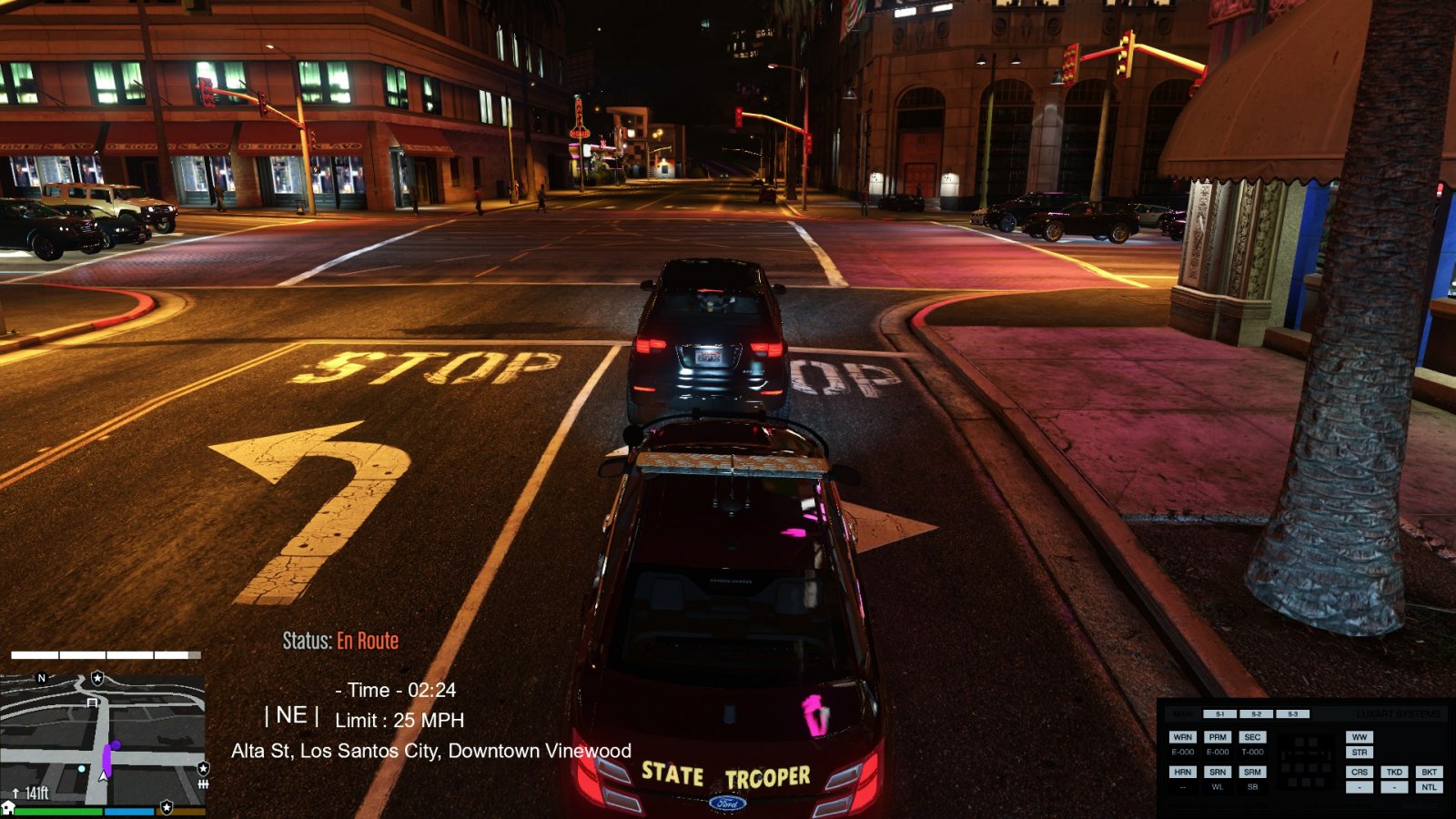Sound the HRN horn button

pyautogui.click(x=1182, y=772)
